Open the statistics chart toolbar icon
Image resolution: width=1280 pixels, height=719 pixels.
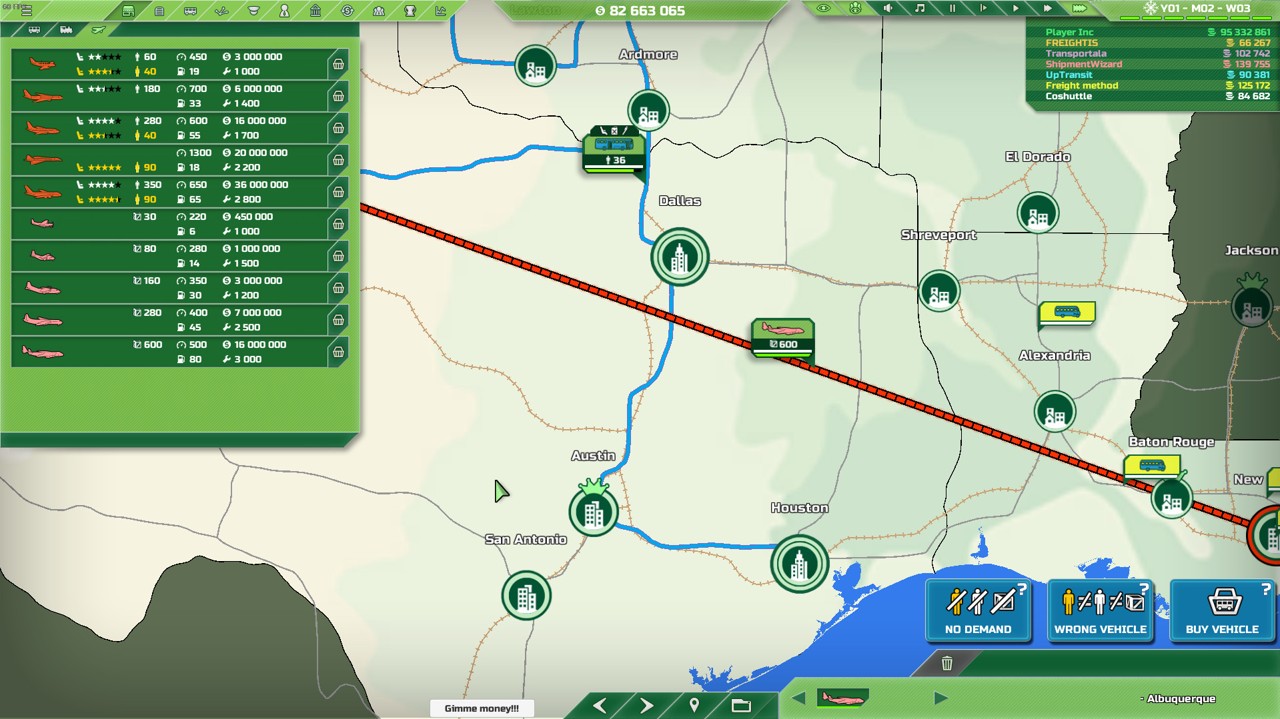[x=440, y=11]
